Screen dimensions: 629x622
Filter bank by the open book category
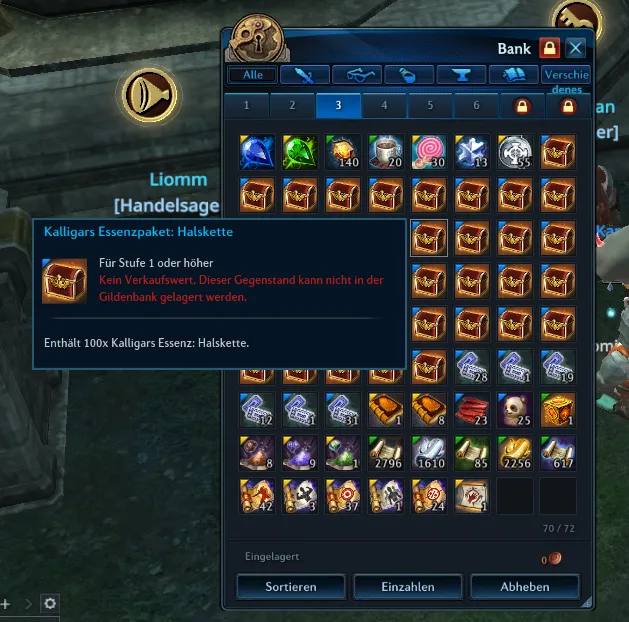[514, 75]
